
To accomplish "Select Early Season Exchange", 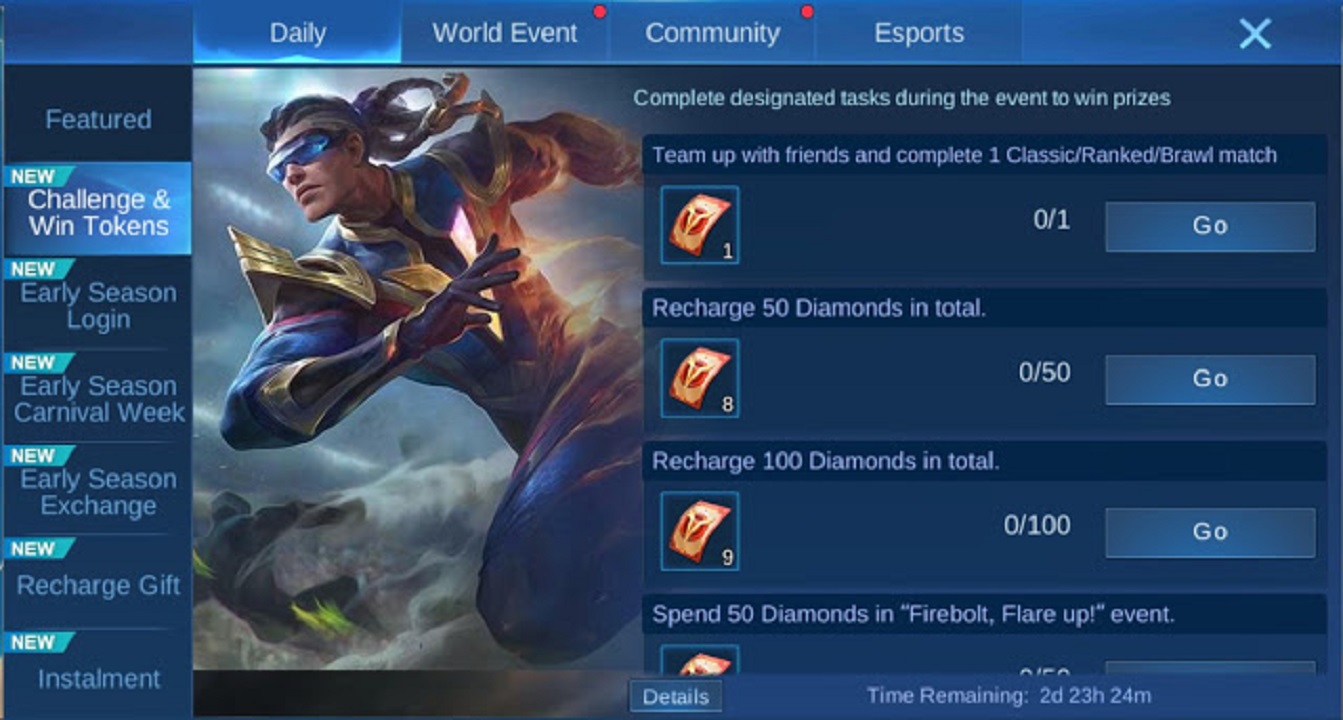I will point(97,493).
